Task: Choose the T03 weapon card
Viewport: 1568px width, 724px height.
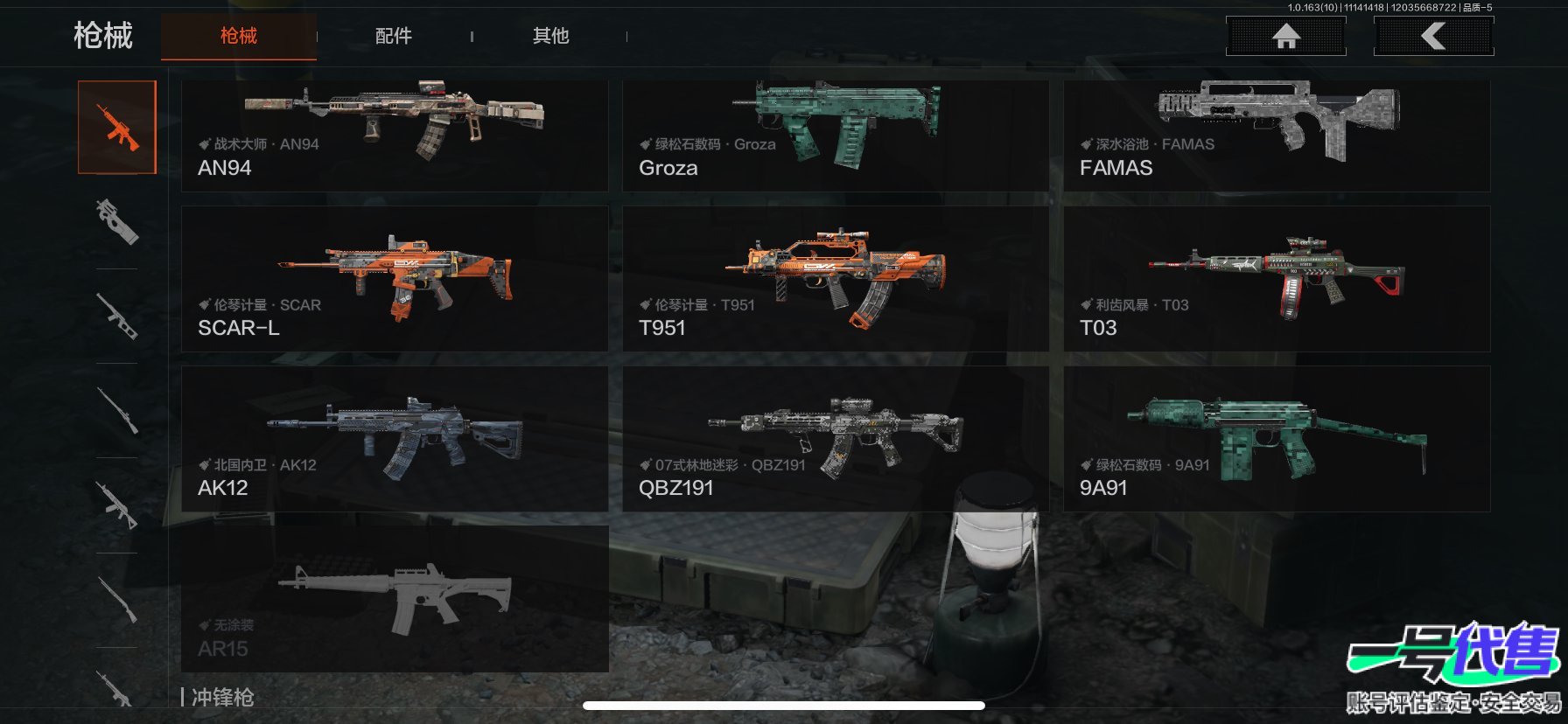Action: pos(1276,279)
